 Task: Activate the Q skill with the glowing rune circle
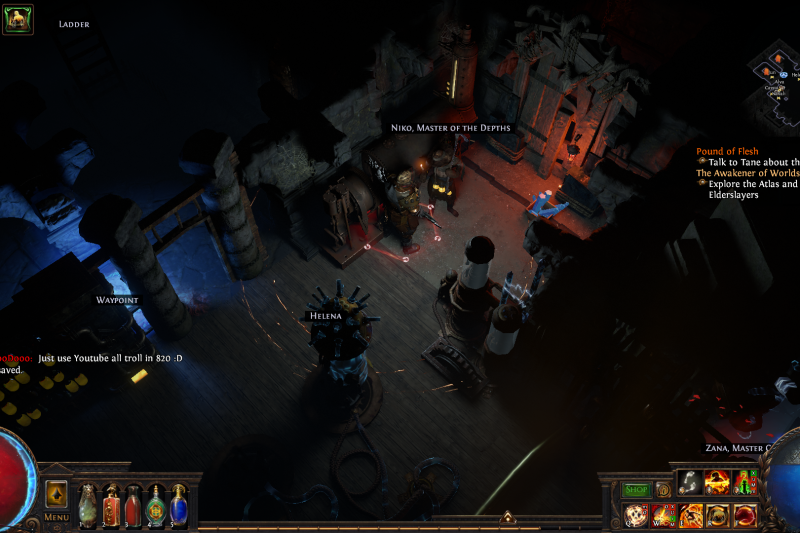pyautogui.click(x=635, y=516)
